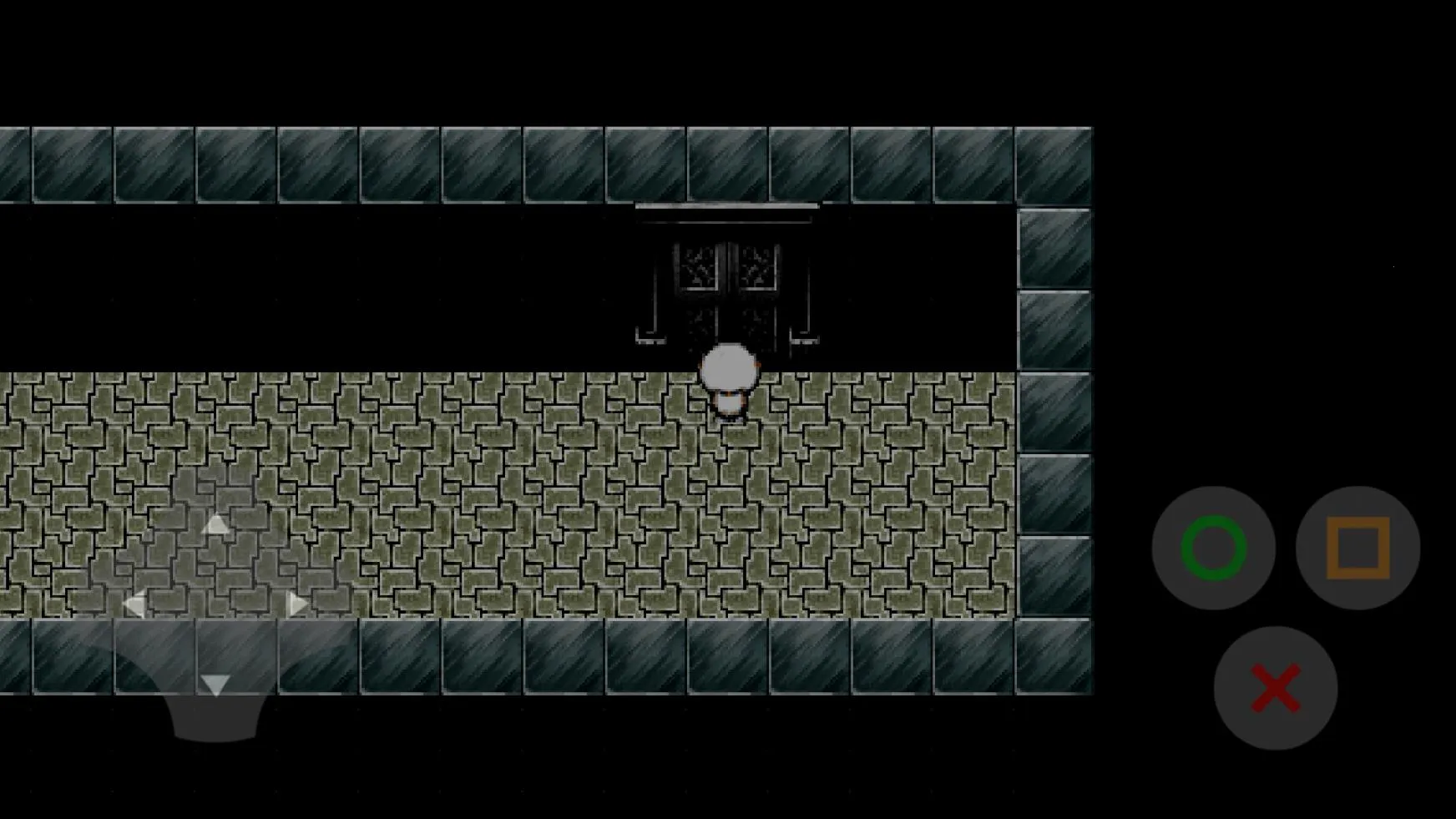Tap the orange square menu button
1456x819 pixels.
[x=1357, y=547]
